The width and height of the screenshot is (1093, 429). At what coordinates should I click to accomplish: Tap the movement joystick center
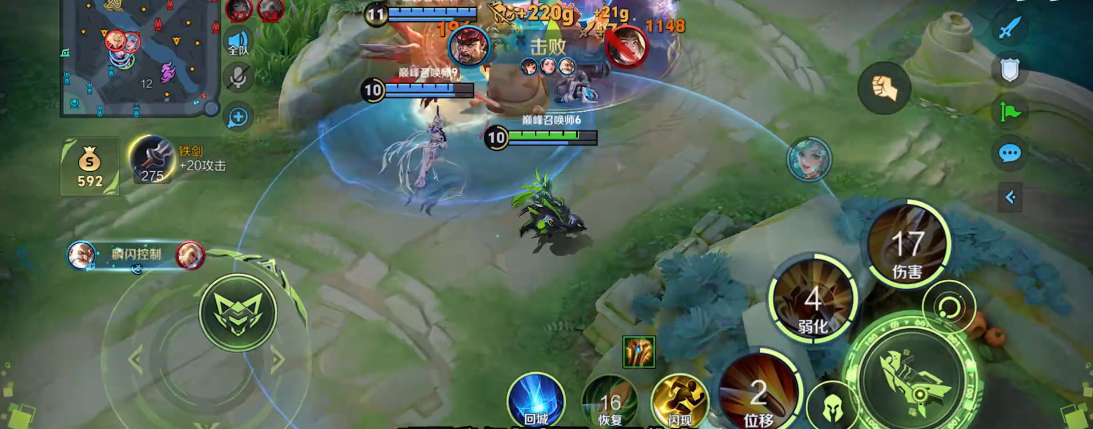click(x=238, y=314)
